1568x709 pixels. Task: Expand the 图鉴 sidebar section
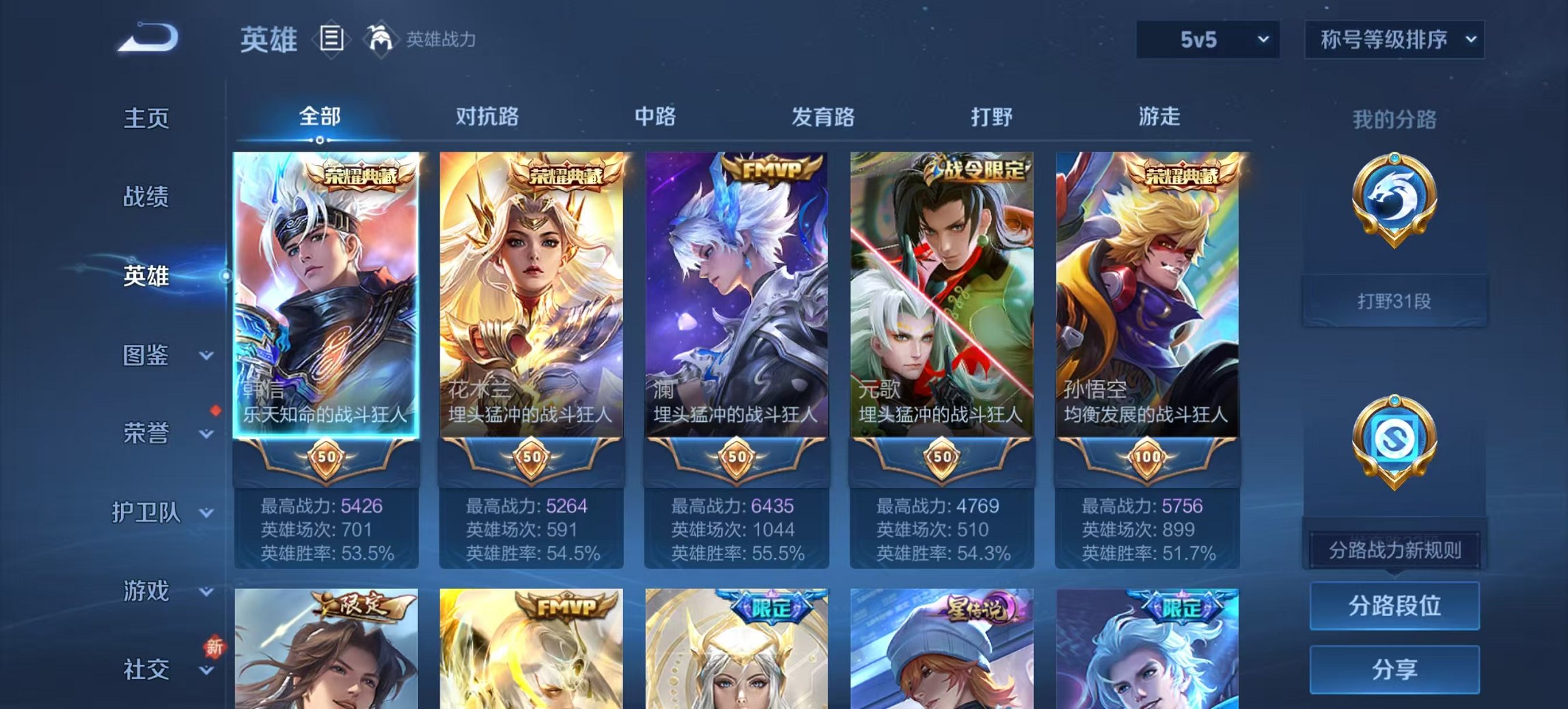click(146, 356)
